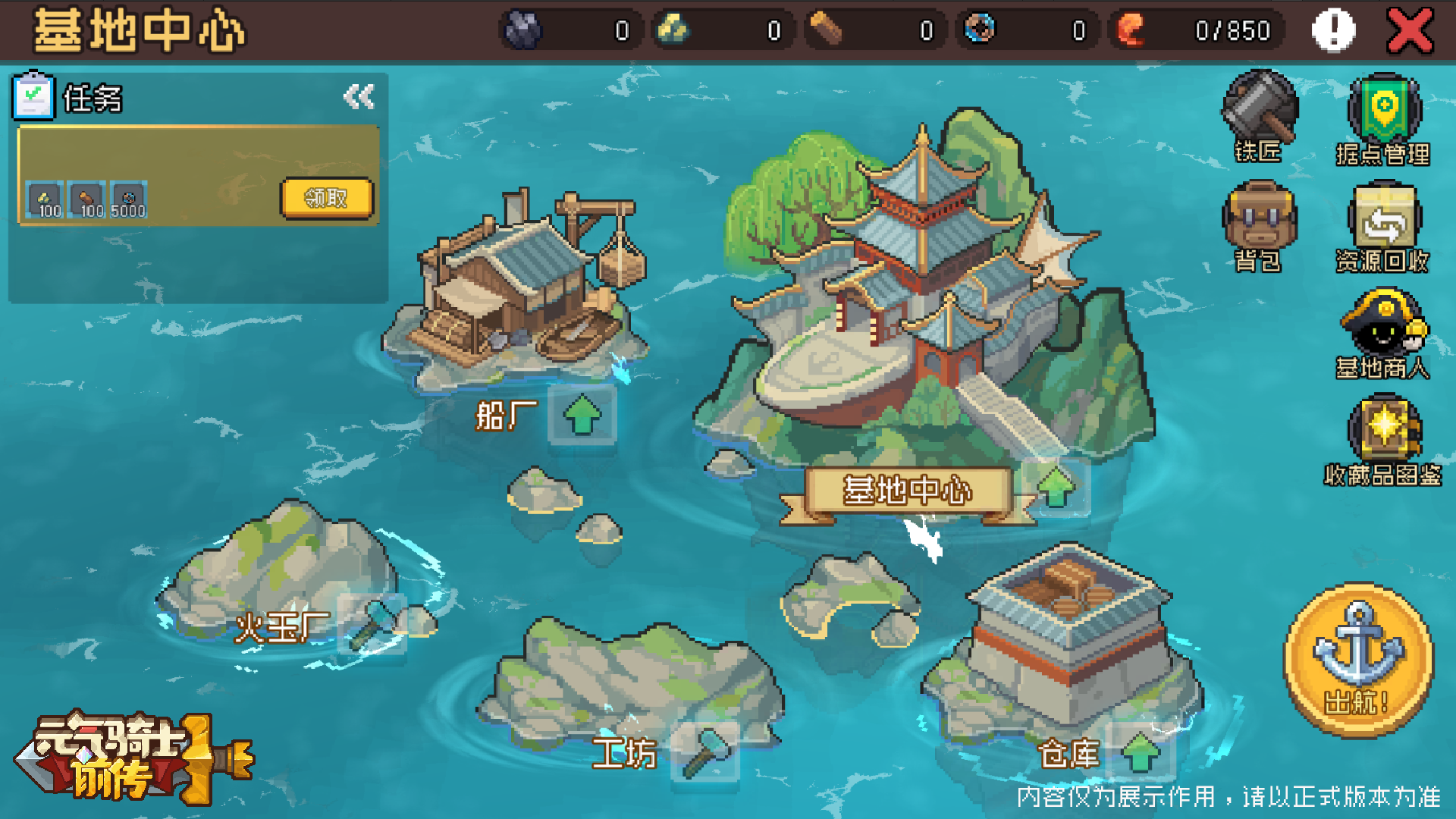
Task: Upgrade the 仓库 warehouse with green arrow
Action: click(1141, 752)
